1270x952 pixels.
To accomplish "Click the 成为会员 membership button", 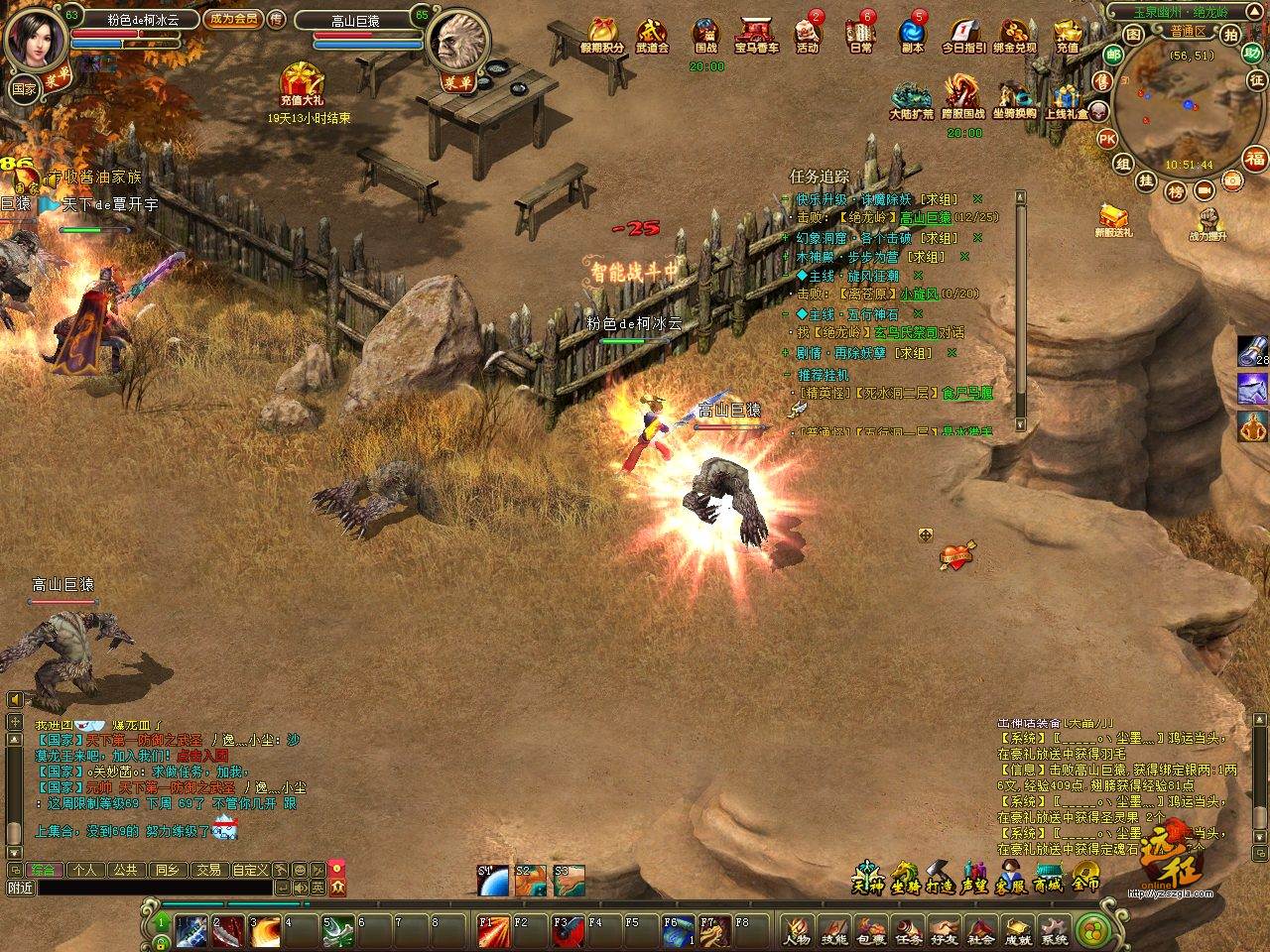I will [233, 19].
